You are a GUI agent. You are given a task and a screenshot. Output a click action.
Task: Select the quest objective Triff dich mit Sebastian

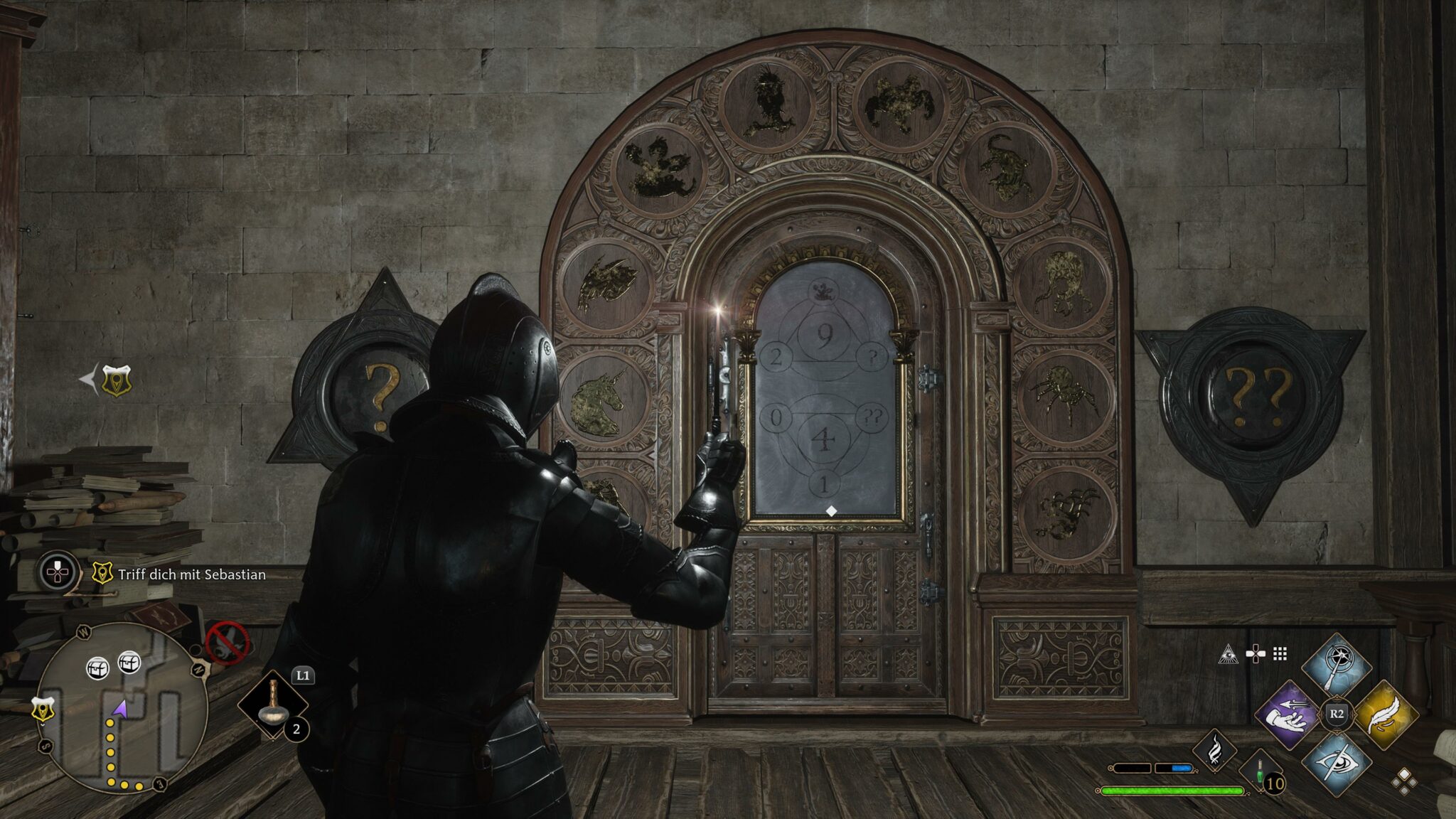click(x=191, y=574)
